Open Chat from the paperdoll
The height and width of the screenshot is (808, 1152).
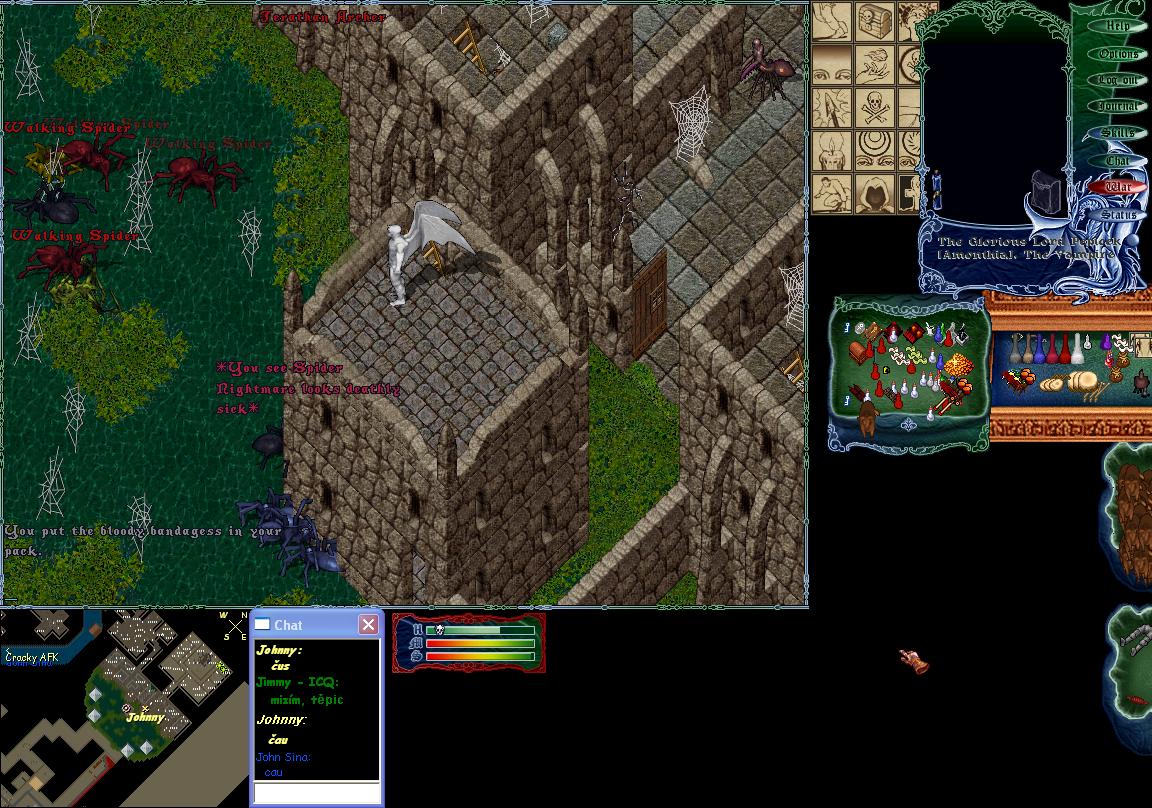[x=1117, y=160]
